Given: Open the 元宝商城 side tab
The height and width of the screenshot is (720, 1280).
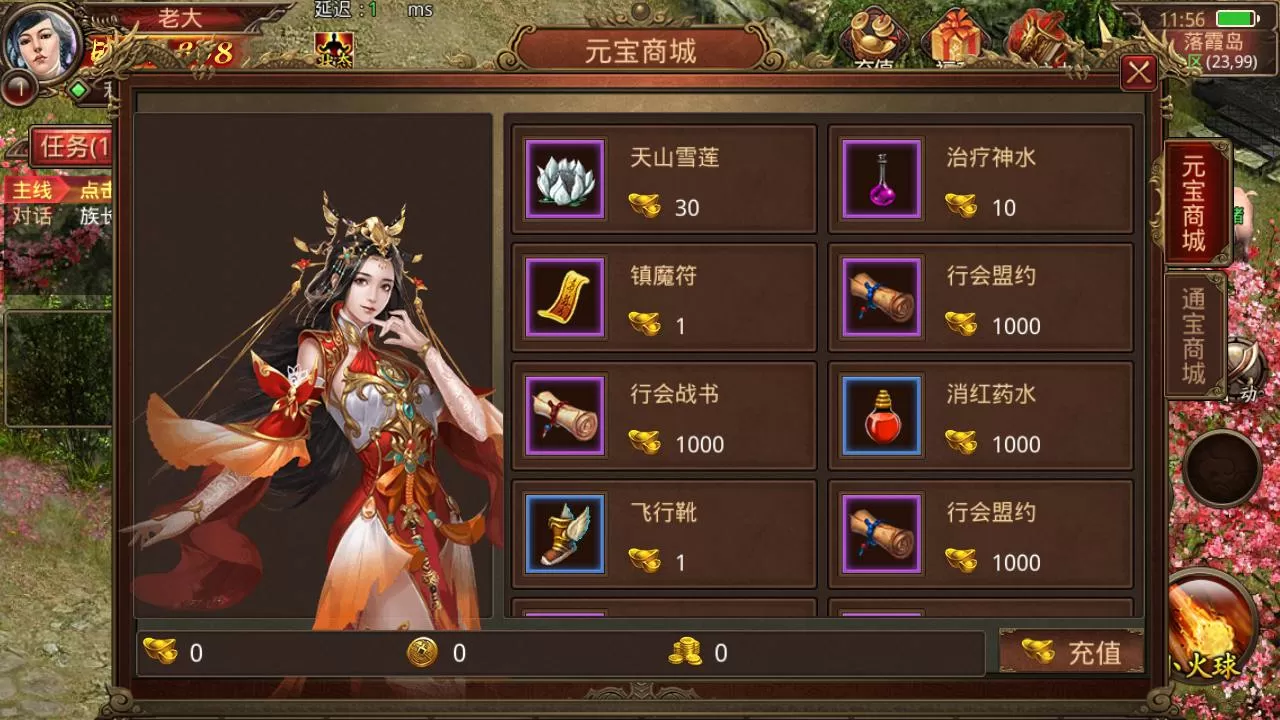Looking at the screenshot, I should pos(1194,204).
